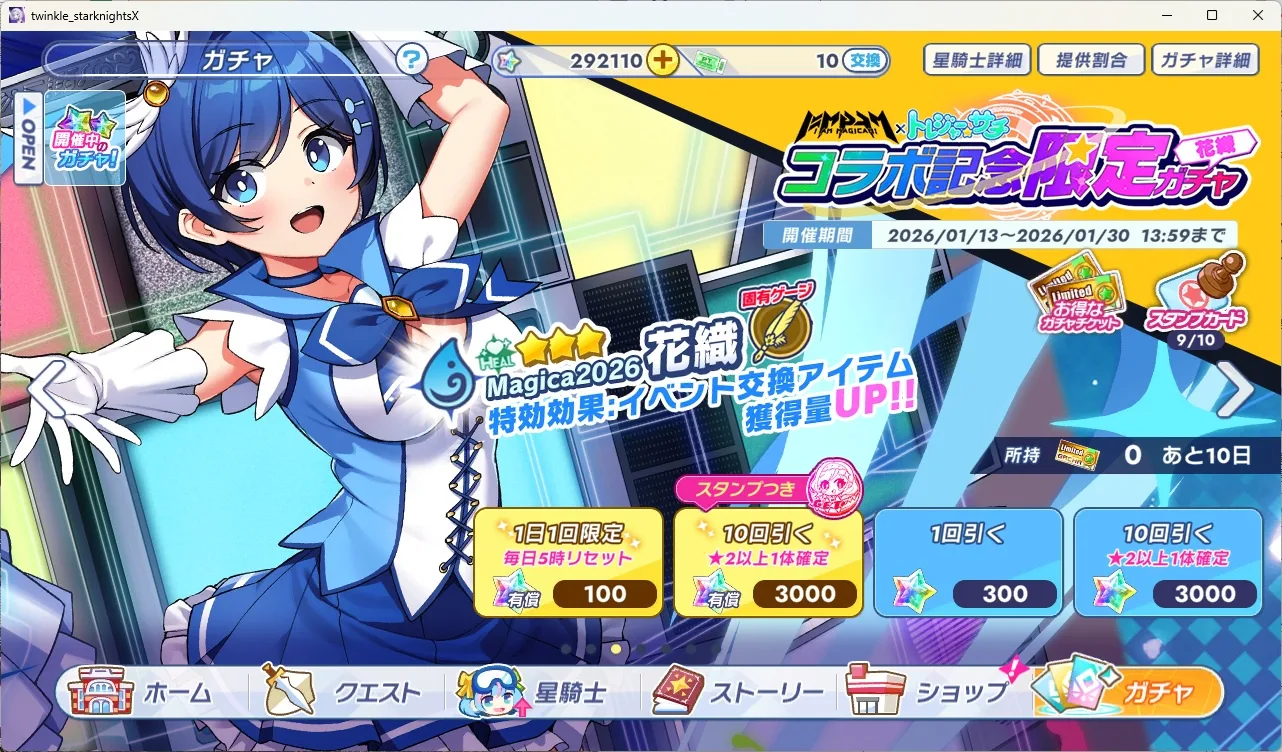Open the お得なガチャチケット ticket offer

click(1080, 298)
